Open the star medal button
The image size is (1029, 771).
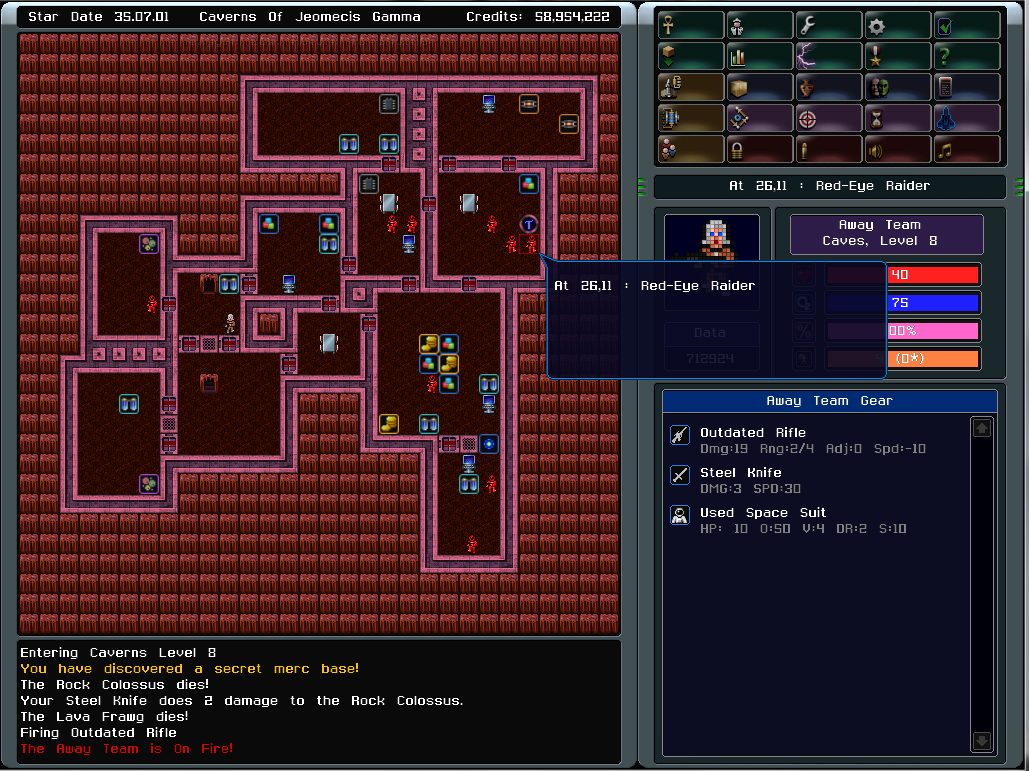pos(898,57)
